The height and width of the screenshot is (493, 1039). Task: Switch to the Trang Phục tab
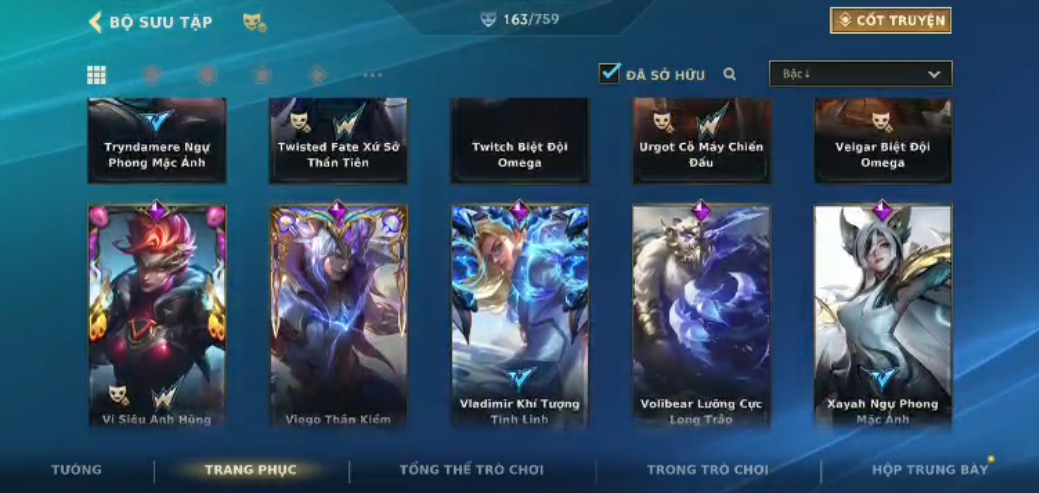[x=250, y=469]
